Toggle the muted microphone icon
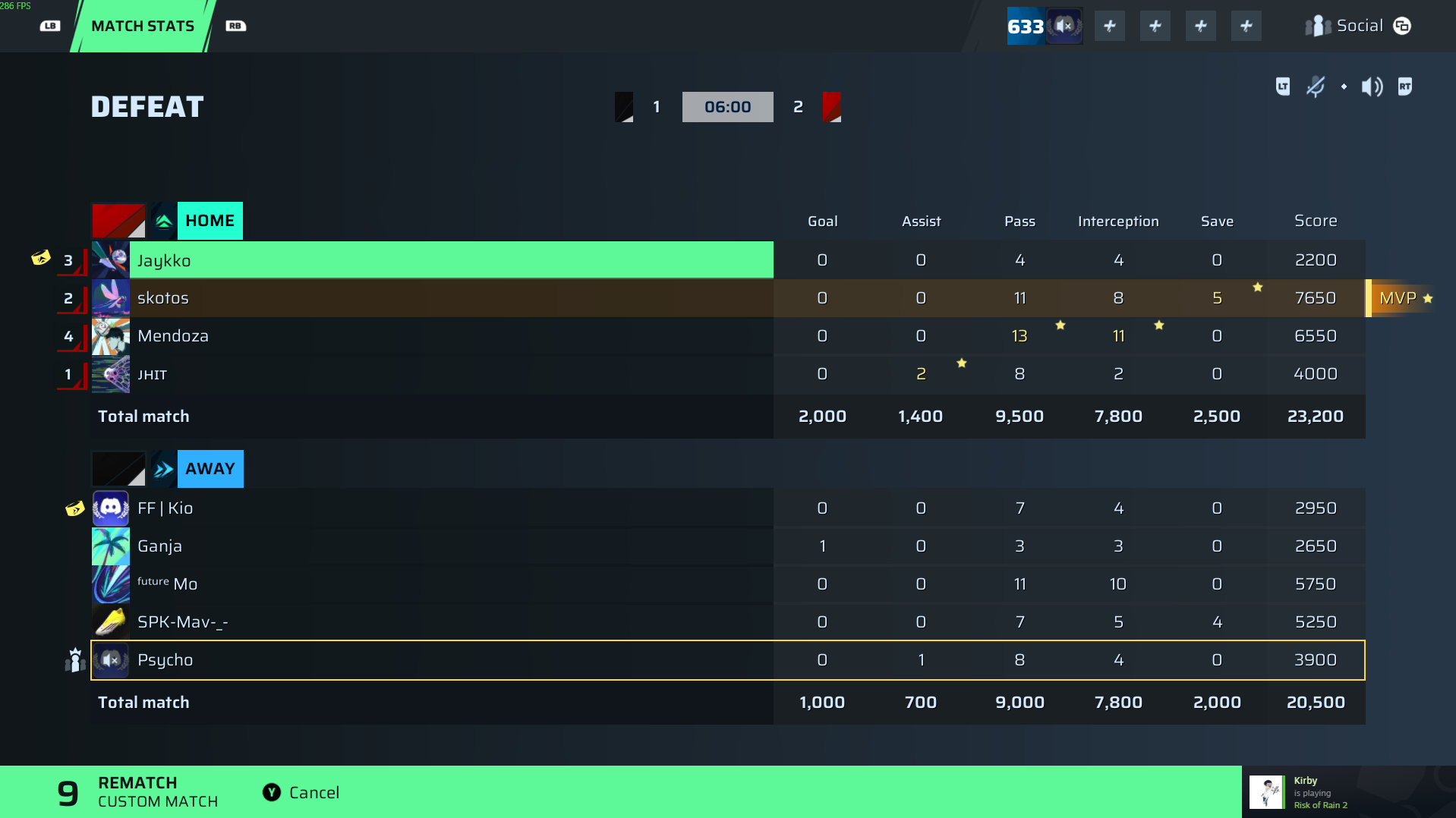Screen dimensions: 1456x818 [x=1315, y=87]
